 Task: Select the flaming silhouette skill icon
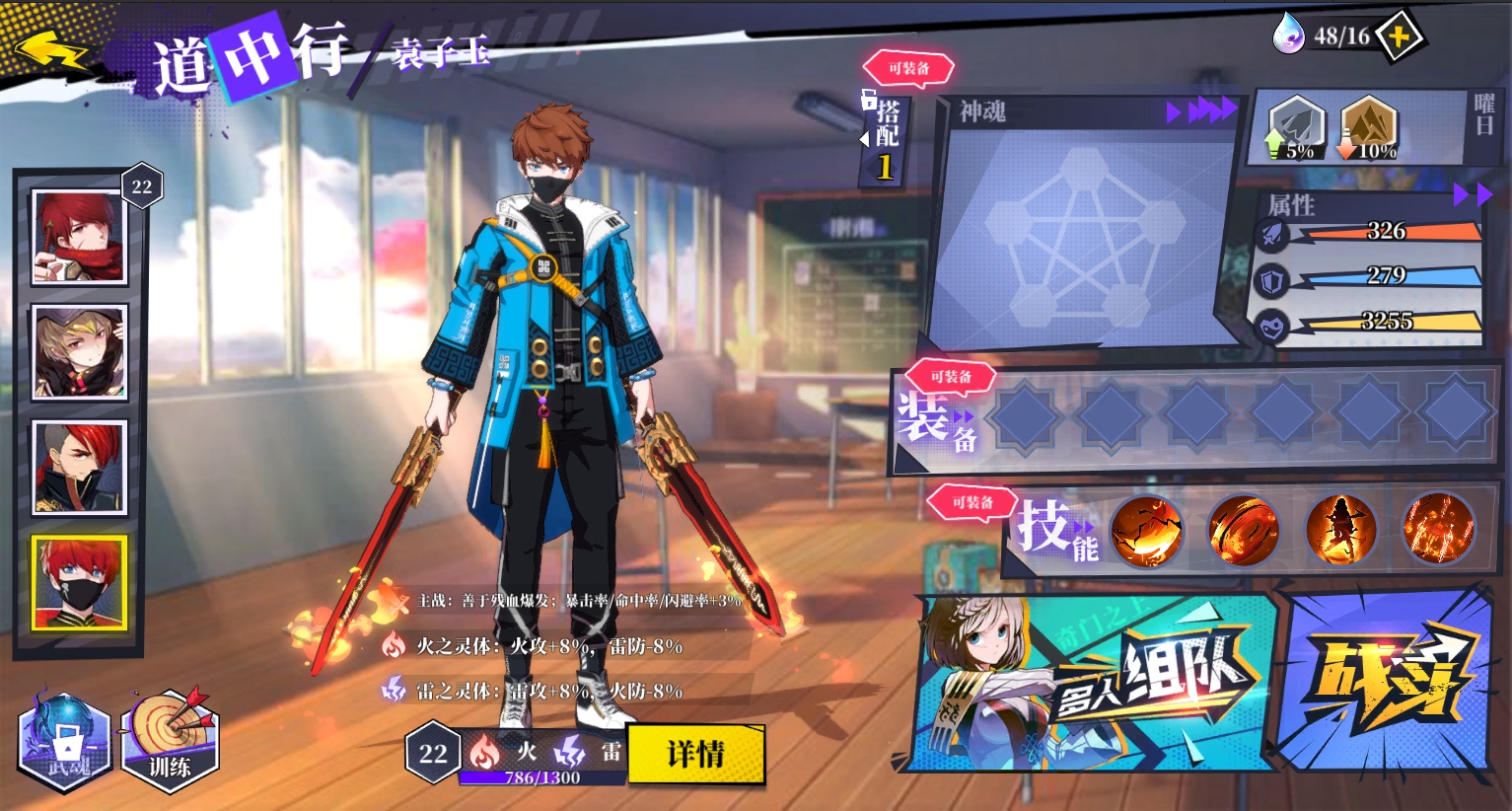1340,531
